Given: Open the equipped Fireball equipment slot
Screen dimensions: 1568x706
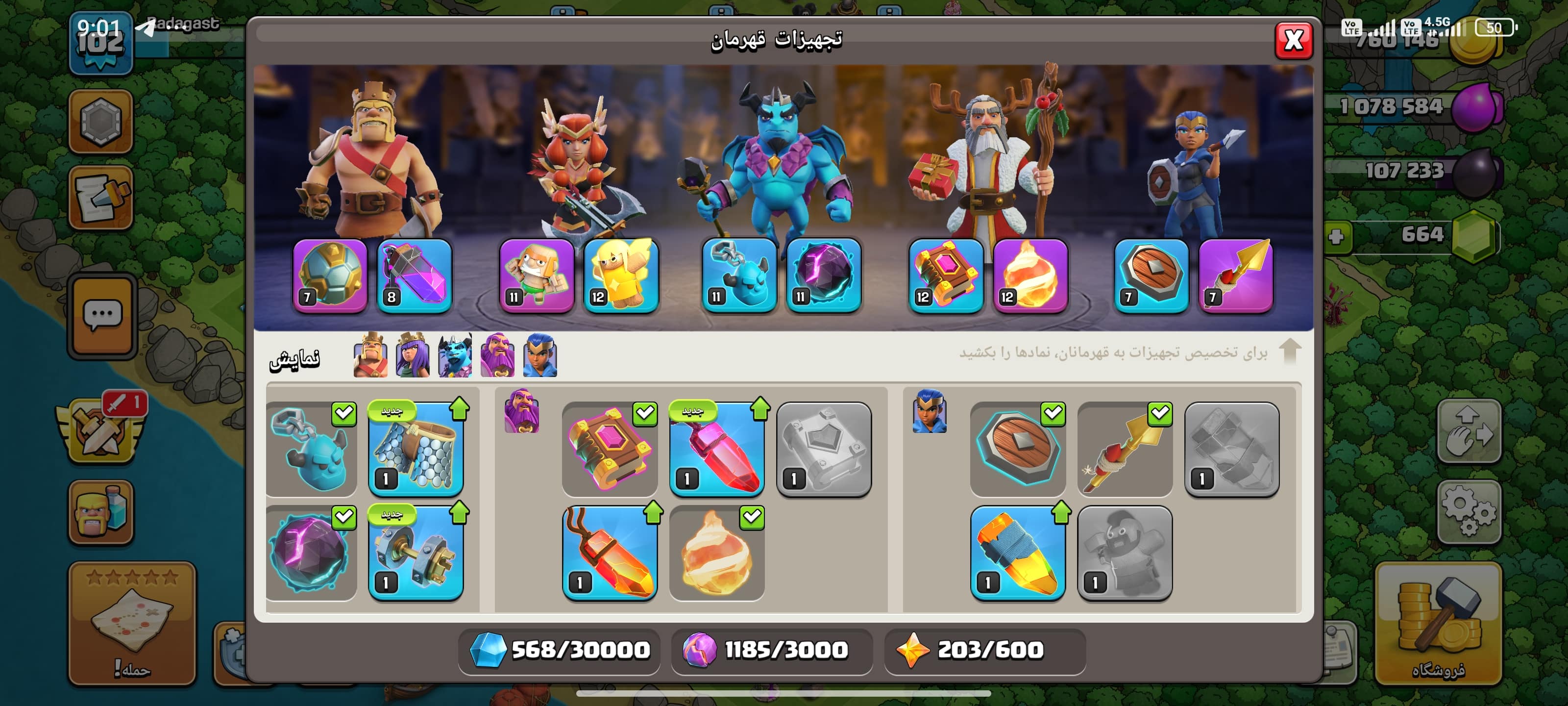Looking at the screenshot, I should click(1030, 276).
